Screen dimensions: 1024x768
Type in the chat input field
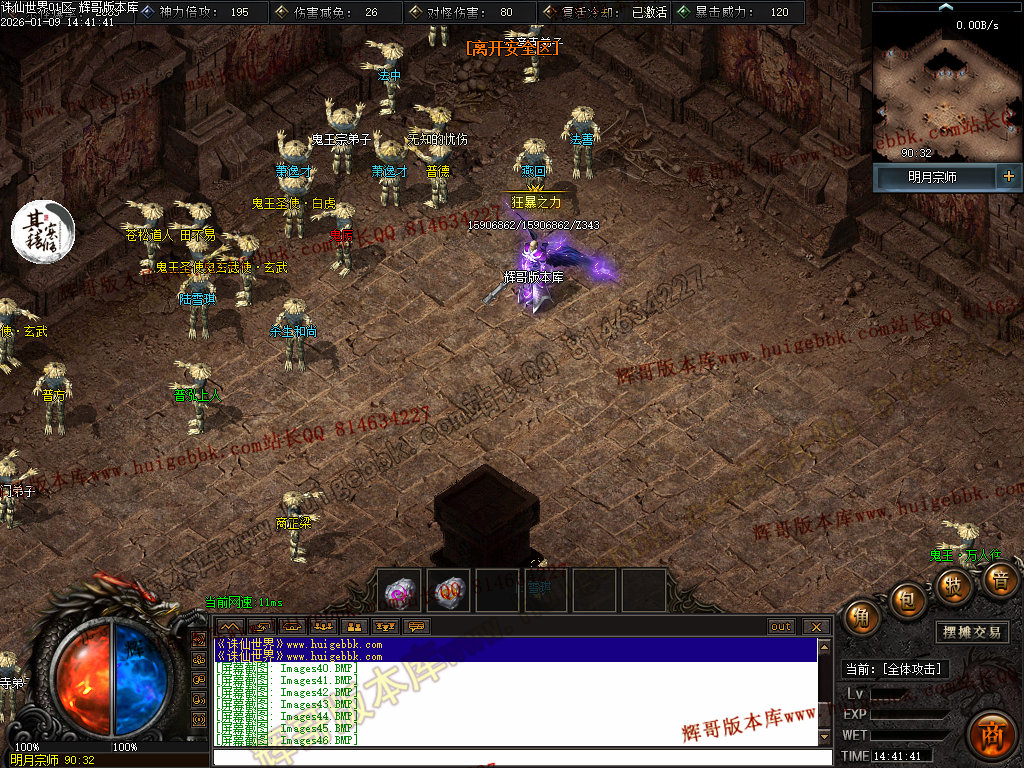tap(520, 757)
